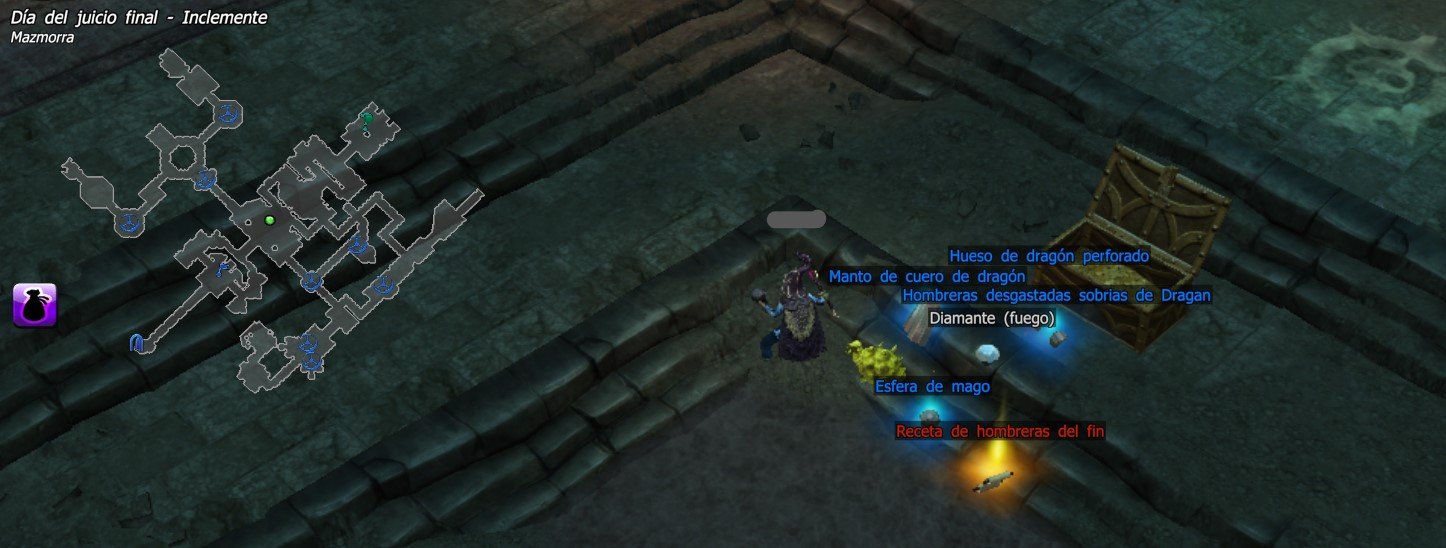The height and width of the screenshot is (548, 1446).
Task: Collect the Esfera de mago label
Action: pos(932,387)
